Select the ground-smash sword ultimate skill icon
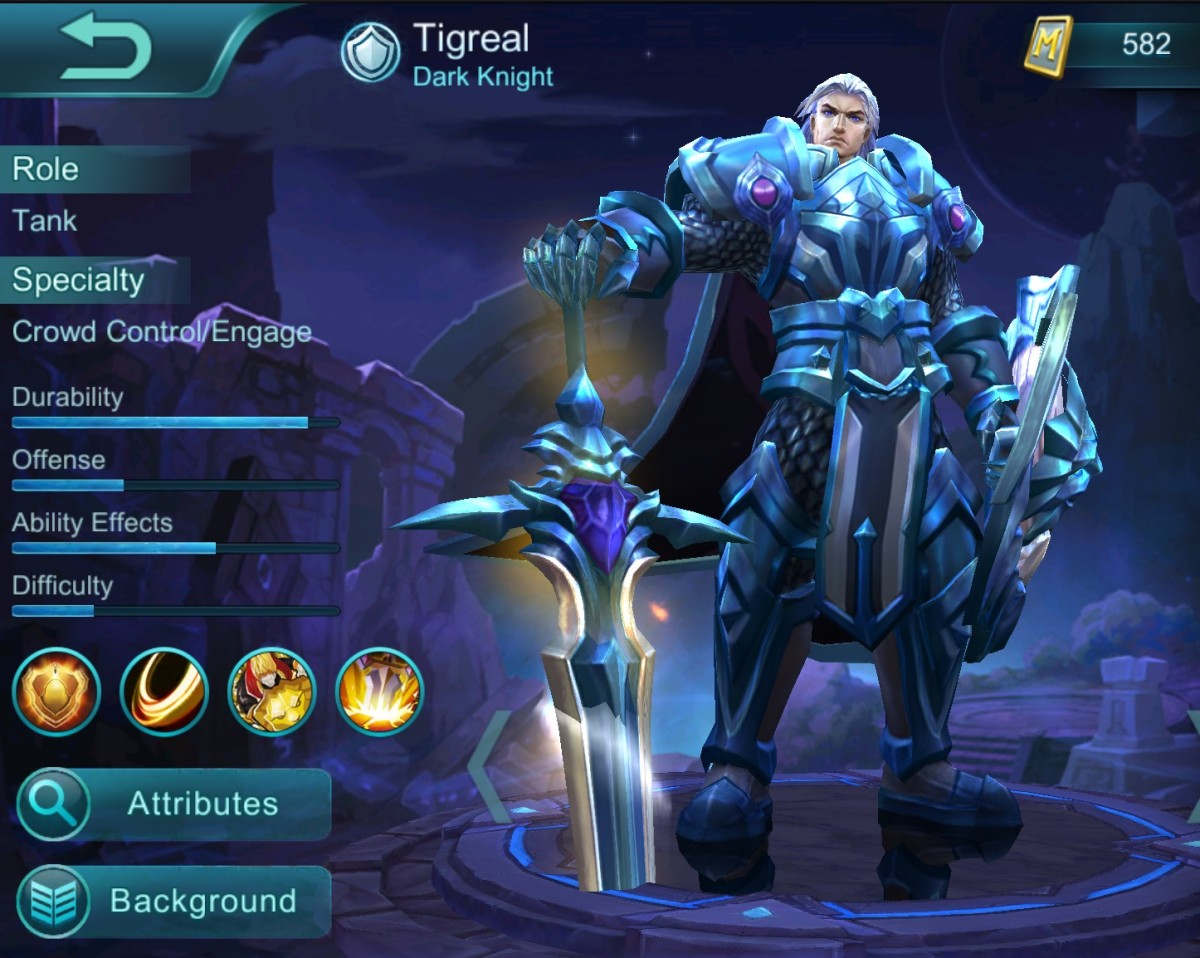This screenshot has height=958, width=1200. [x=380, y=692]
